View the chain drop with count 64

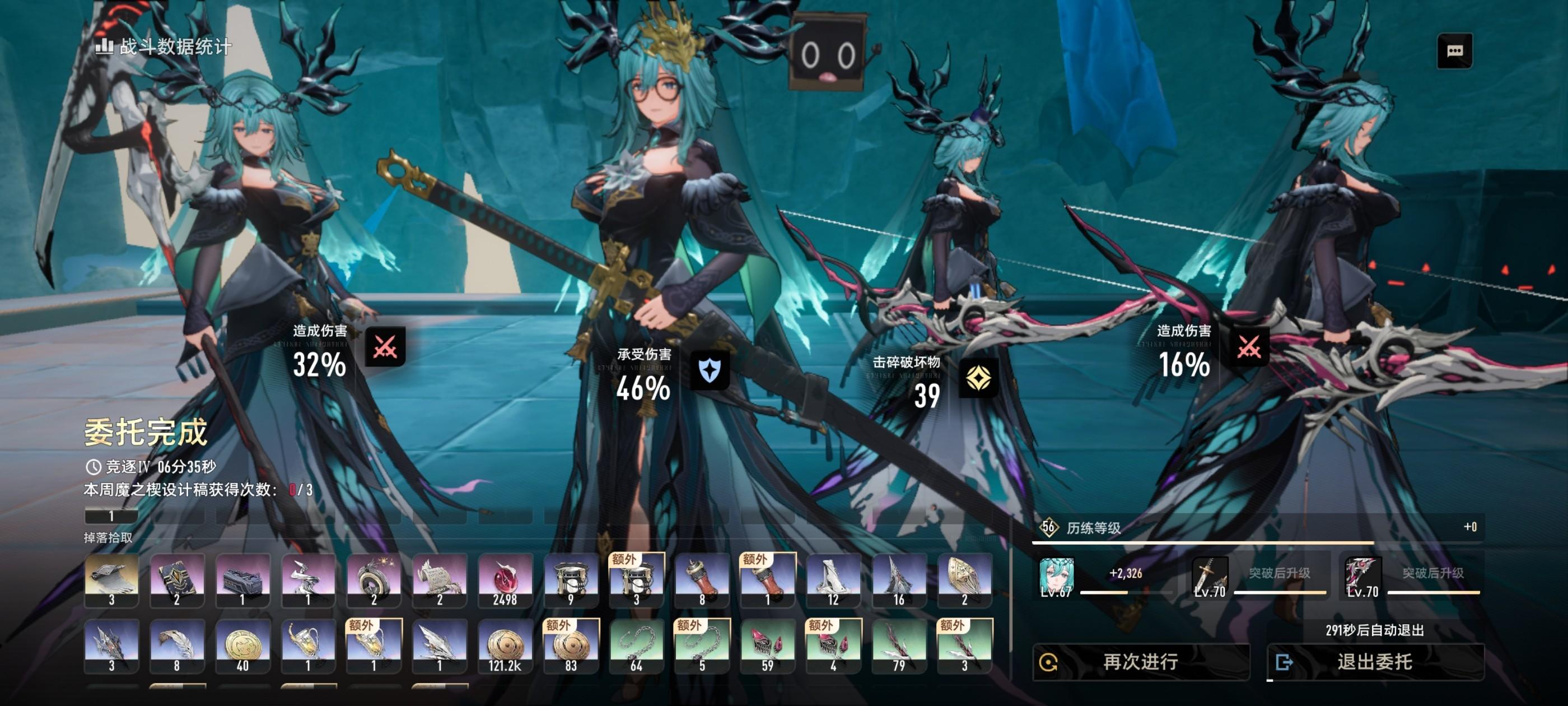point(637,645)
